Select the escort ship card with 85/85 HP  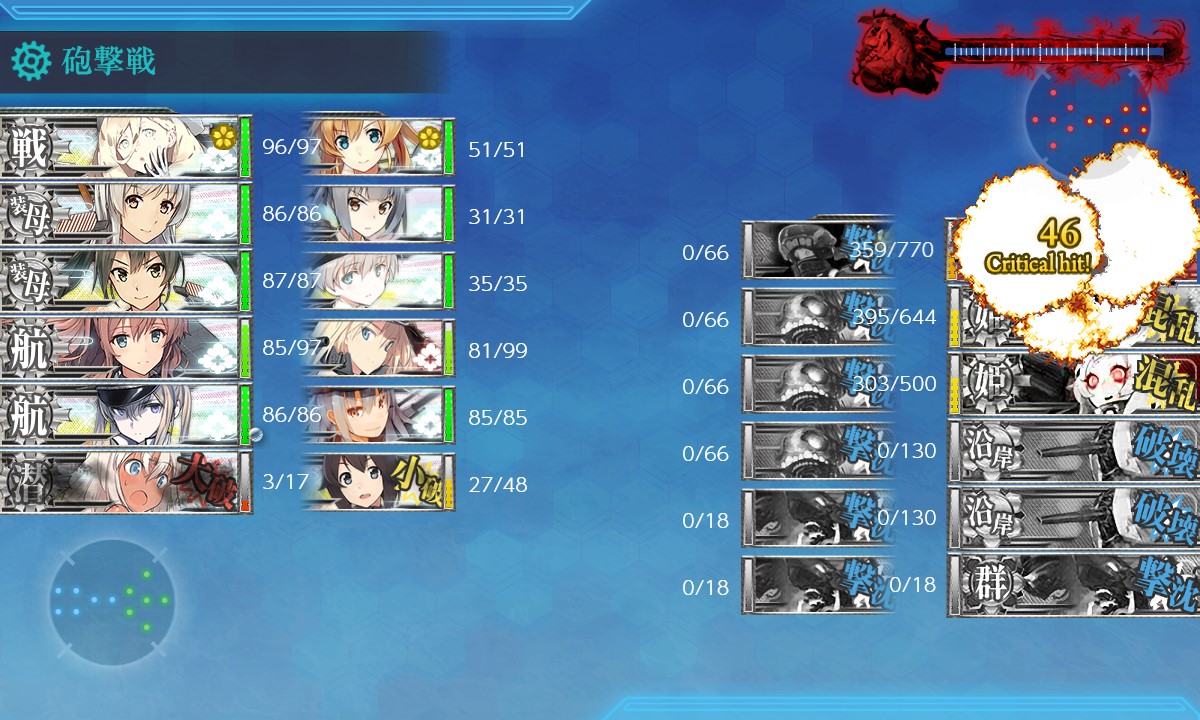point(378,416)
